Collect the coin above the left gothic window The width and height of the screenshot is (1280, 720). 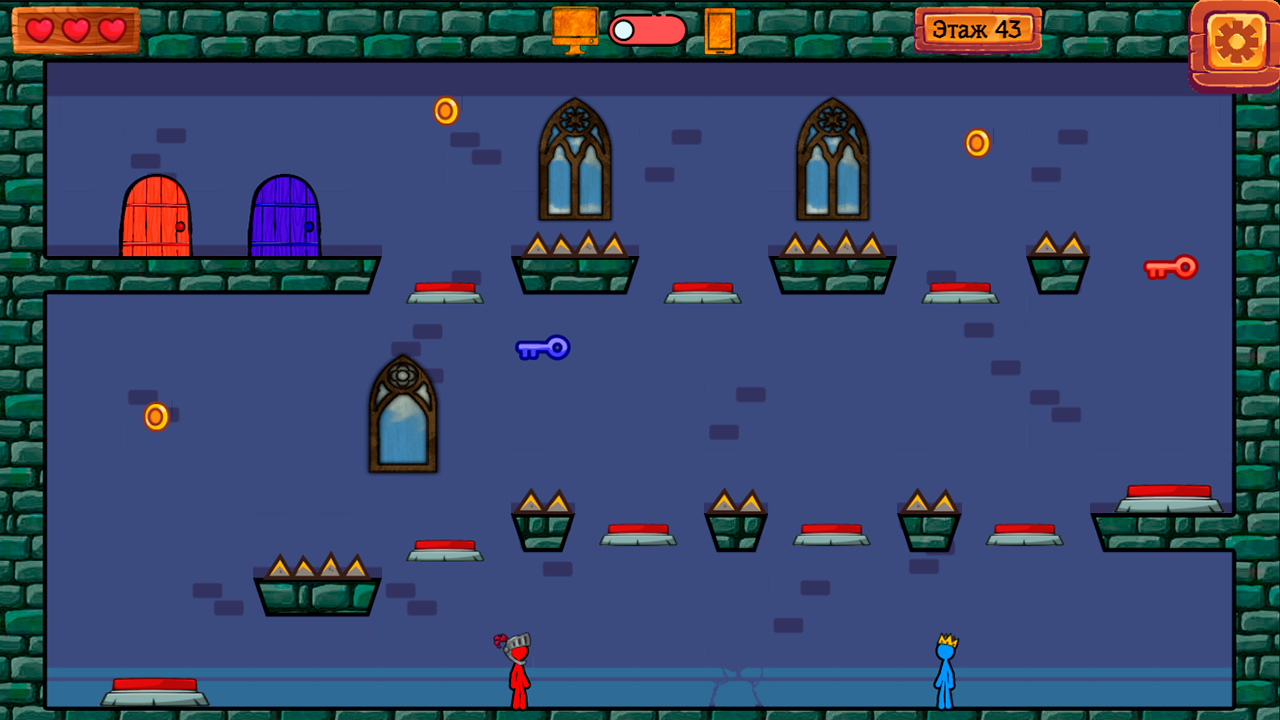click(445, 111)
